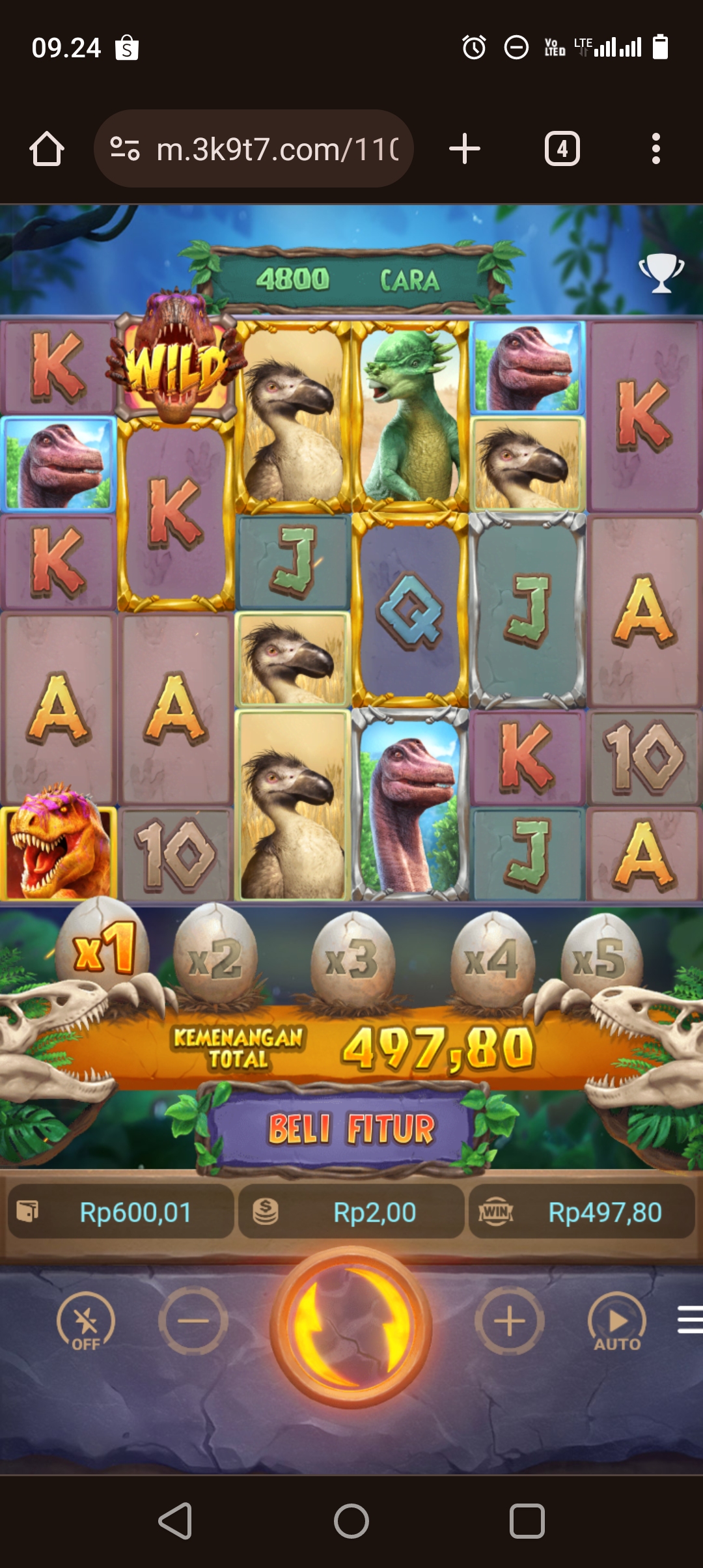Screen dimensions: 703x1568
Task: Toggle the turbo spin OFF button
Action: pos(85,1321)
